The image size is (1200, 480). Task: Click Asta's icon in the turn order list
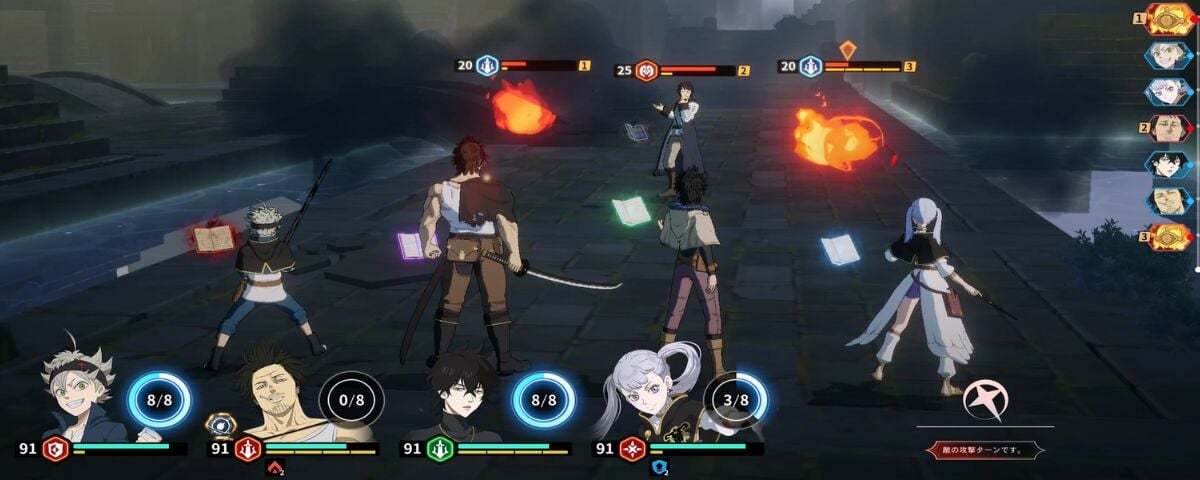(1168, 55)
